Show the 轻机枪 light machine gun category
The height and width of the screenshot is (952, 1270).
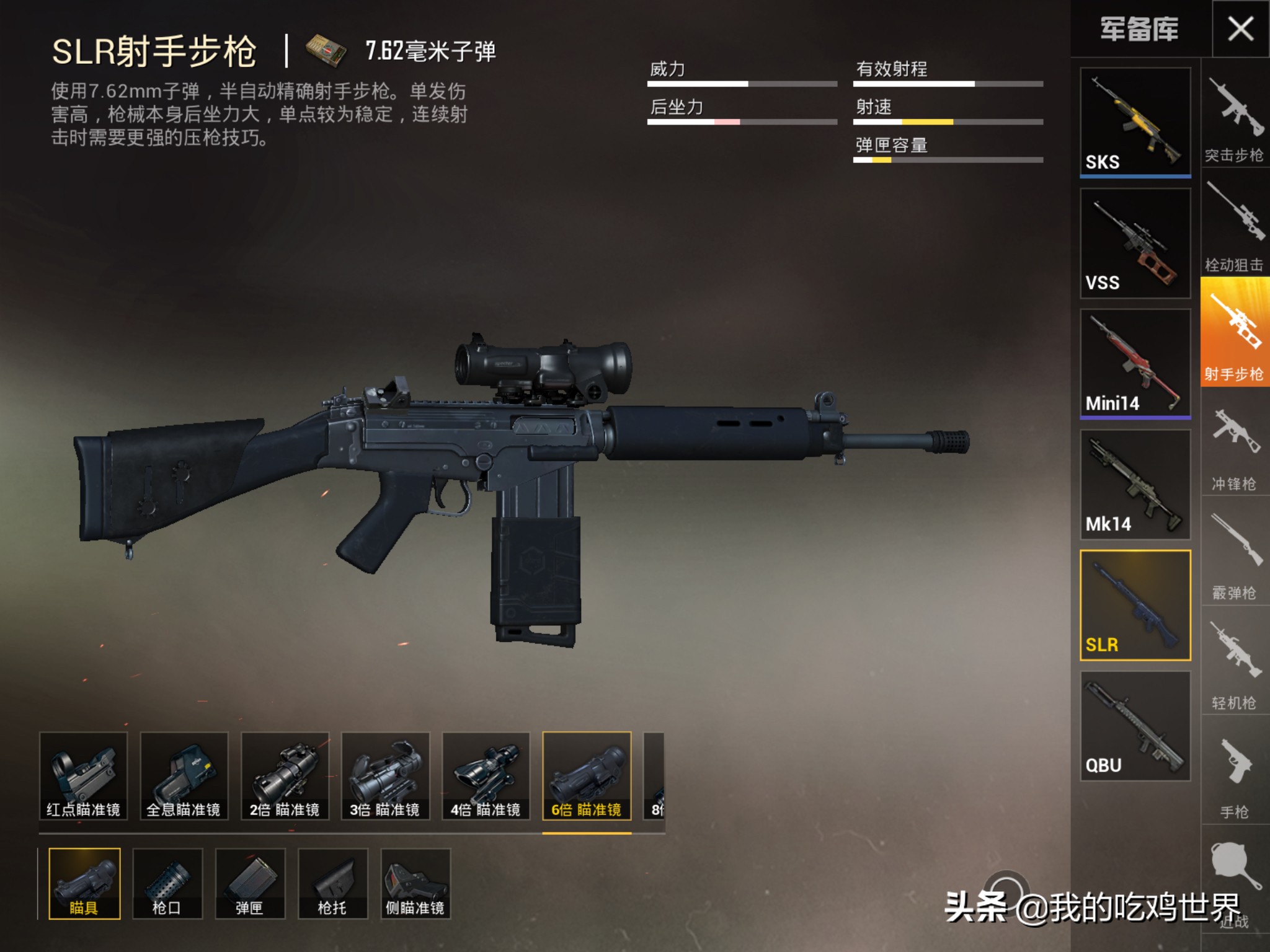tap(1234, 663)
